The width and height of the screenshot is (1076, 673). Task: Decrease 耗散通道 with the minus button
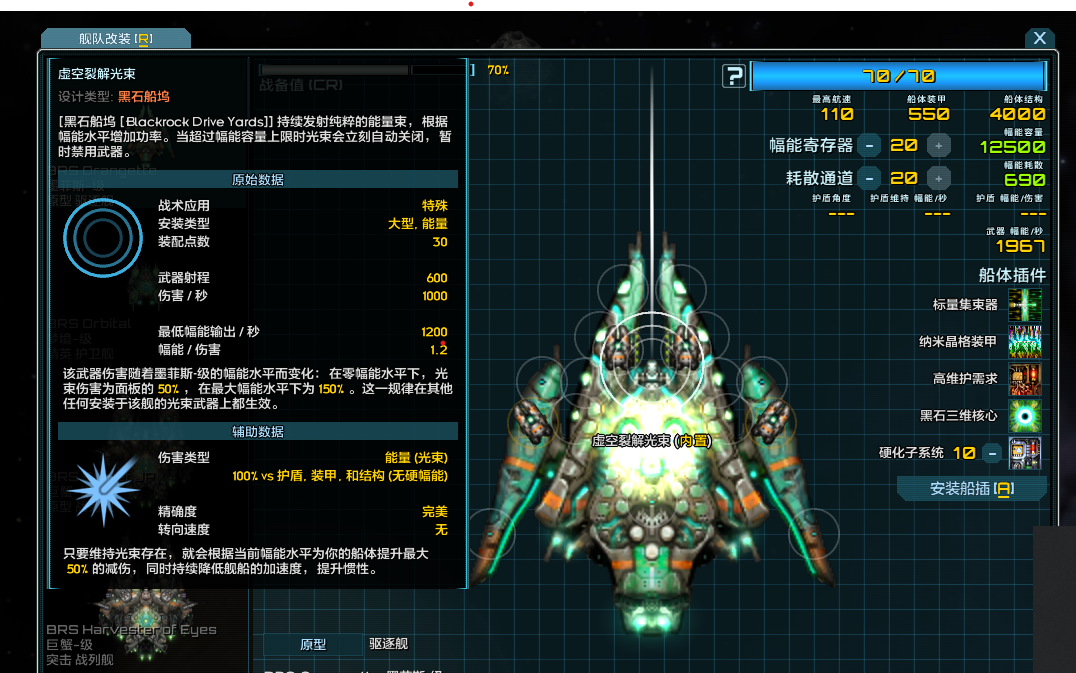(x=870, y=179)
